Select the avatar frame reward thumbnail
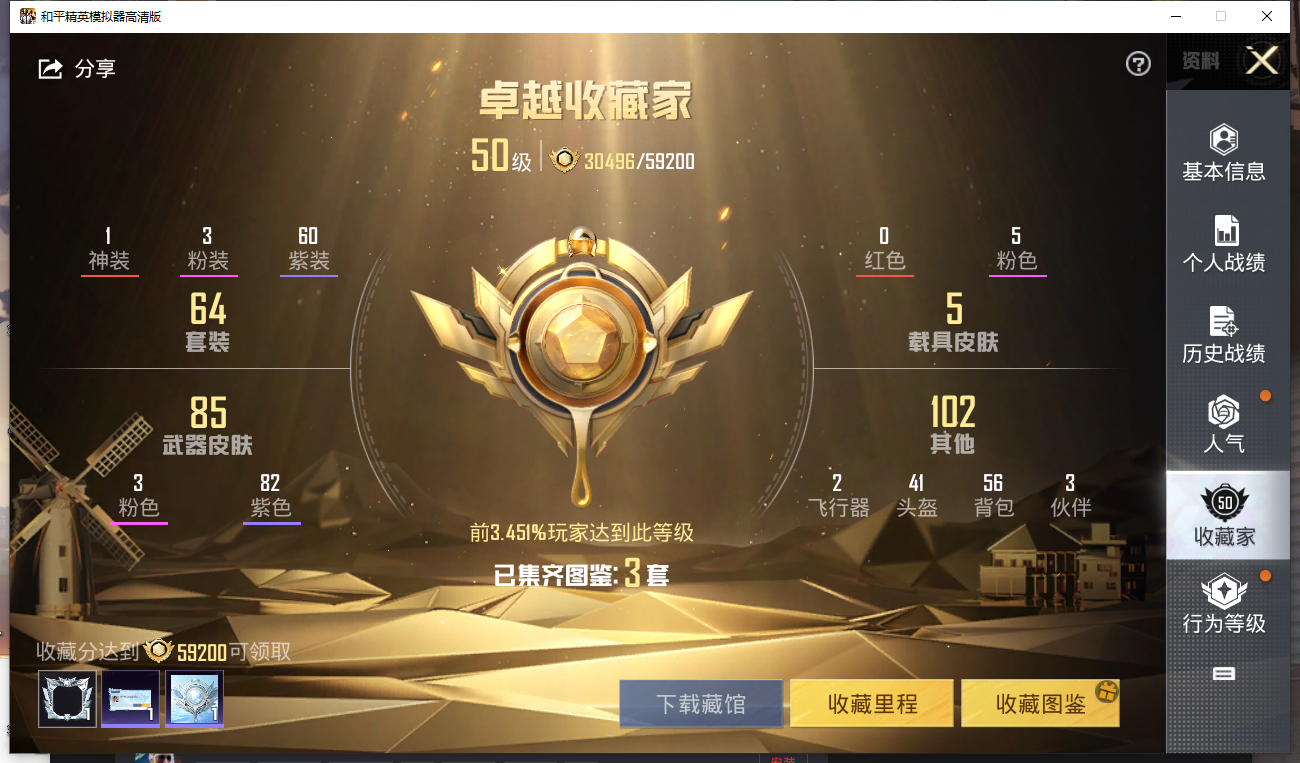The height and width of the screenshot is (763, 1300). [x=67, y=698]
